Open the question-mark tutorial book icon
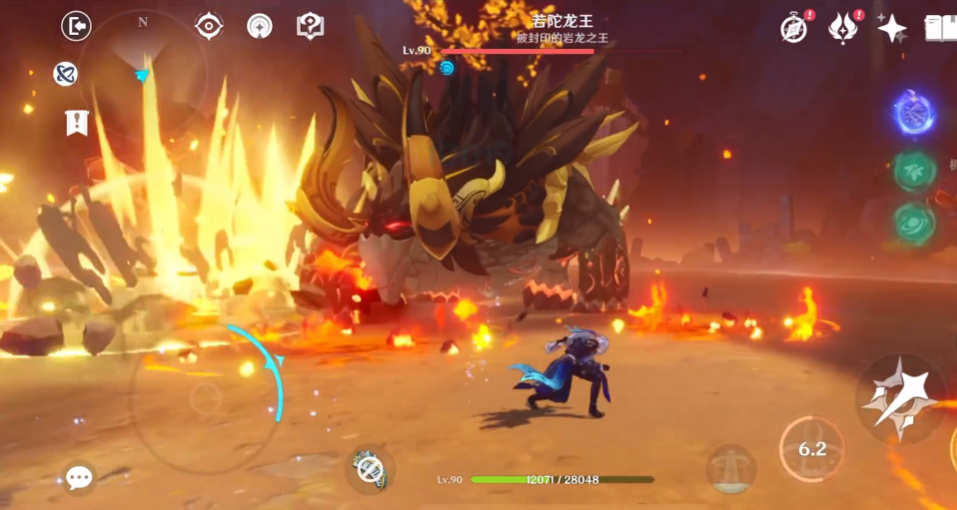The image size is (957, 510). coord(310,26)
